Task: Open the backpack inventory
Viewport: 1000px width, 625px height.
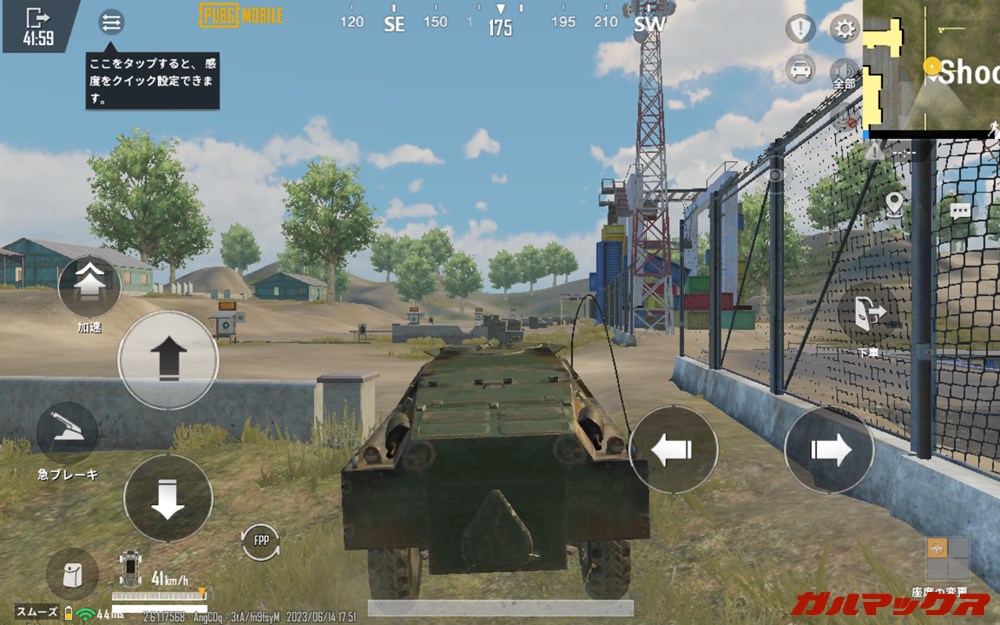Action: (x=72, y=574)
